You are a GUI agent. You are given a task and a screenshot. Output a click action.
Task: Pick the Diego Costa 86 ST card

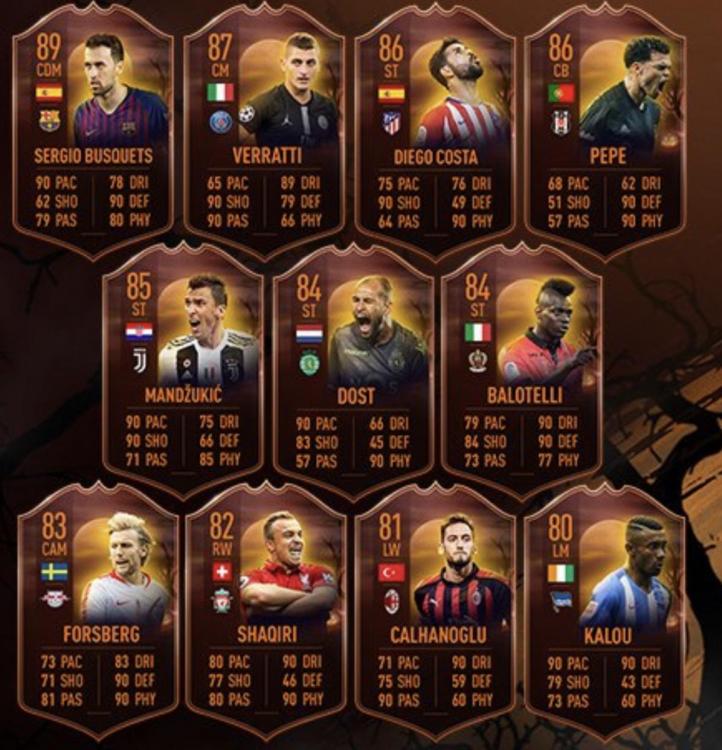point(434,130)
